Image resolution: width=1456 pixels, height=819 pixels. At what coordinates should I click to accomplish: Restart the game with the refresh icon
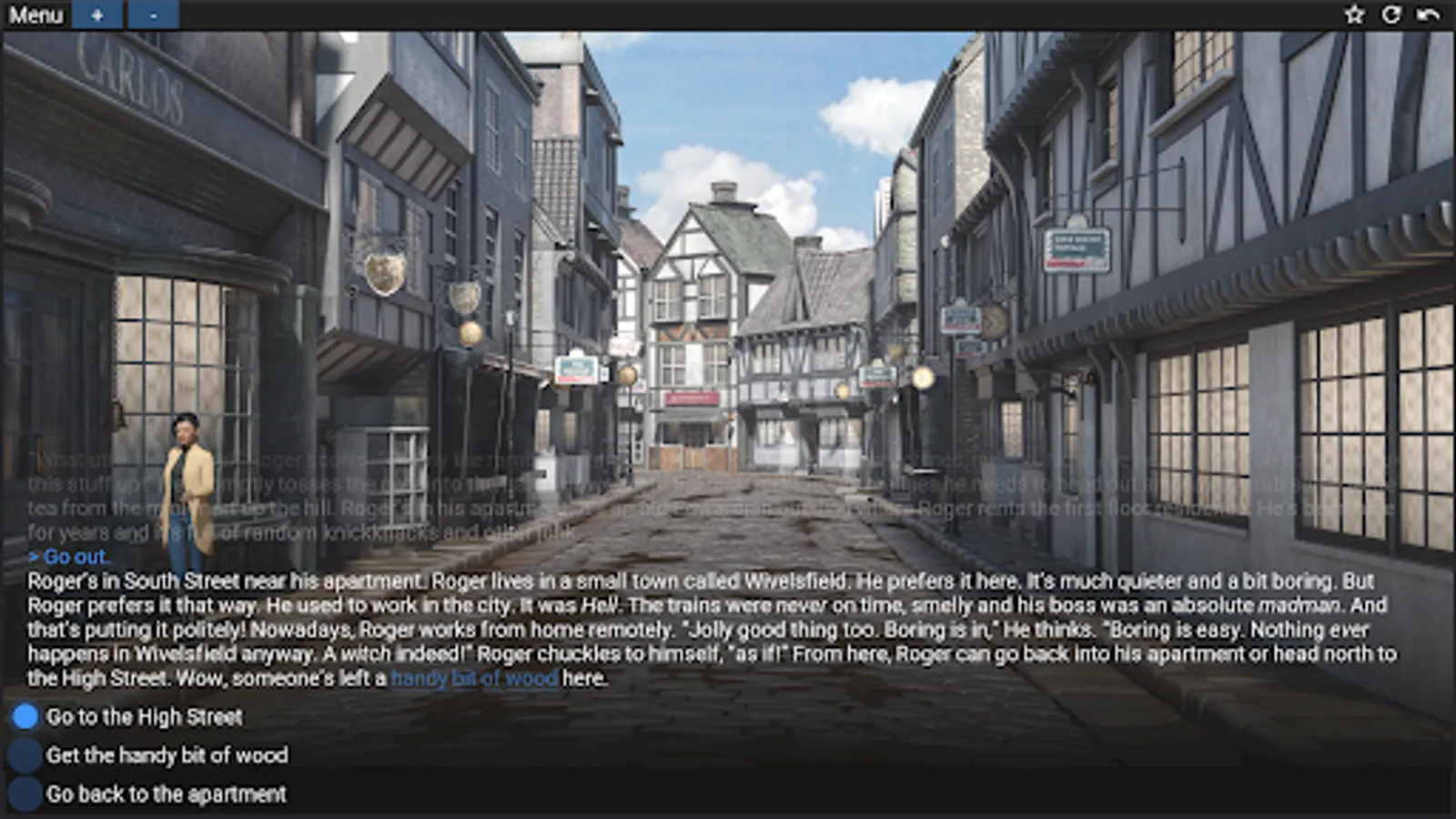[x=1392, y=15]
